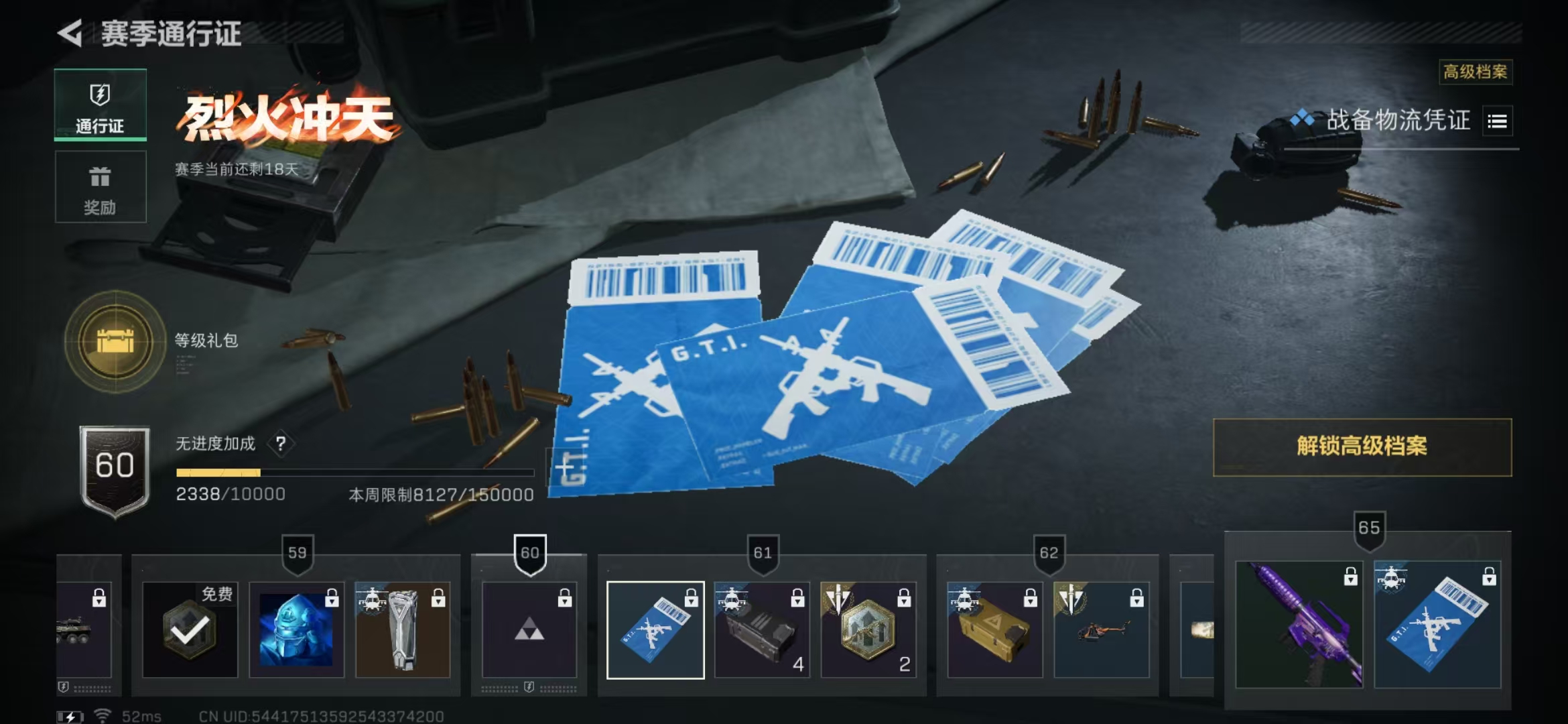The width and height of the screenshot is (1568, 724).
Task: Select the locked armored vehicle reward tile
Action: 84,629
